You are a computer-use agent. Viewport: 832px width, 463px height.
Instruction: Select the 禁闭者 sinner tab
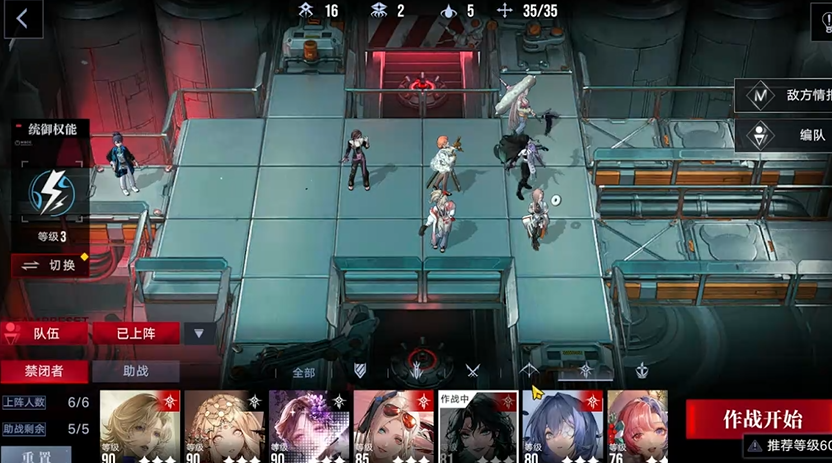[x=44, y=371]
